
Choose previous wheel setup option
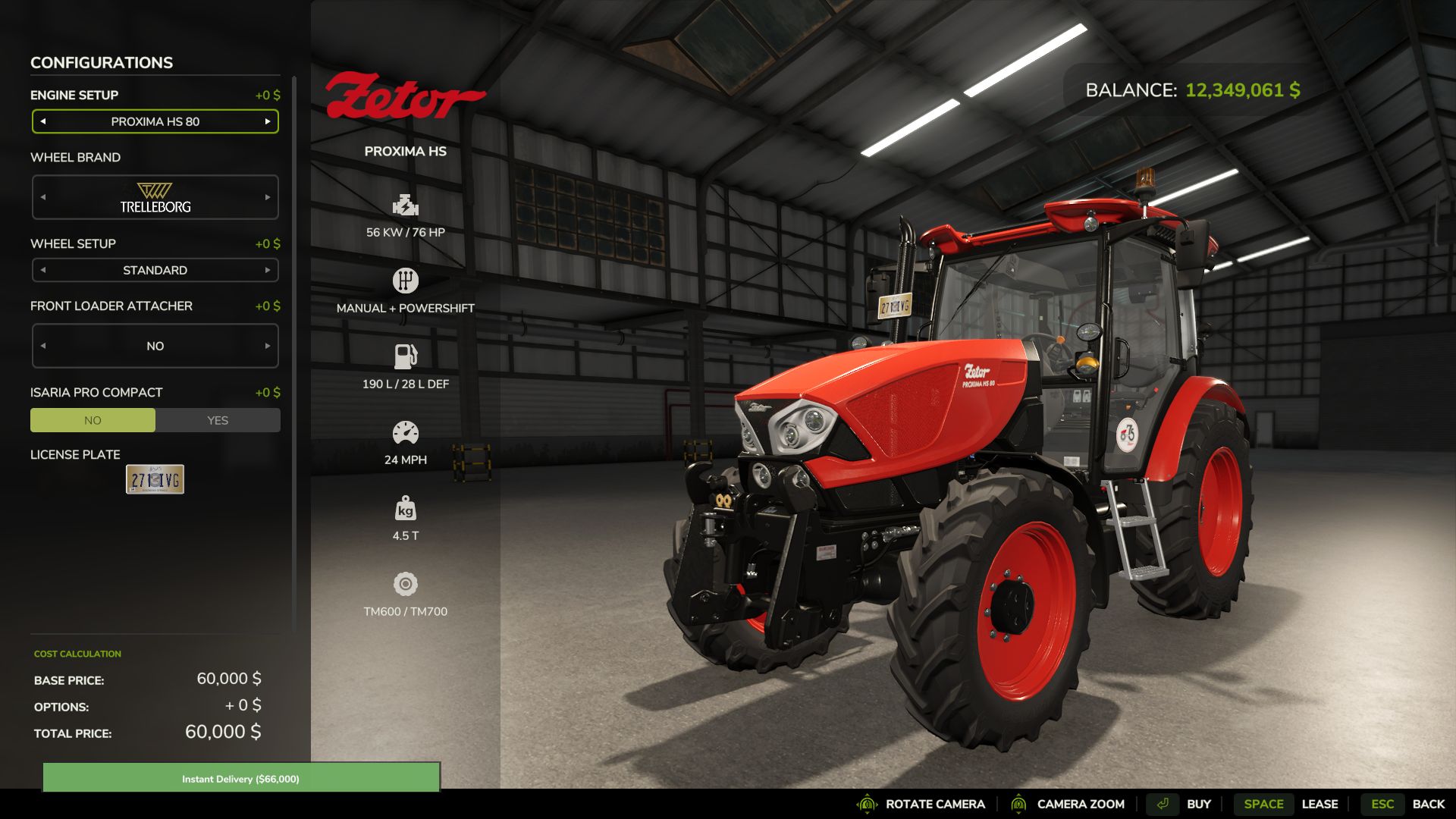pos(43,270)
